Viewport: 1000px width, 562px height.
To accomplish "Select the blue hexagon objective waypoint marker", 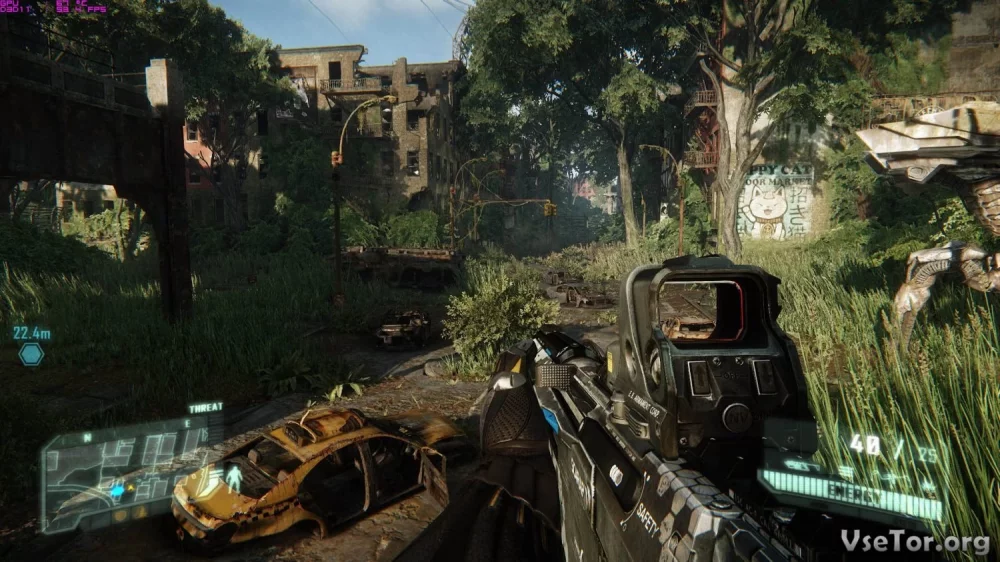I will [x=31, y=354].
